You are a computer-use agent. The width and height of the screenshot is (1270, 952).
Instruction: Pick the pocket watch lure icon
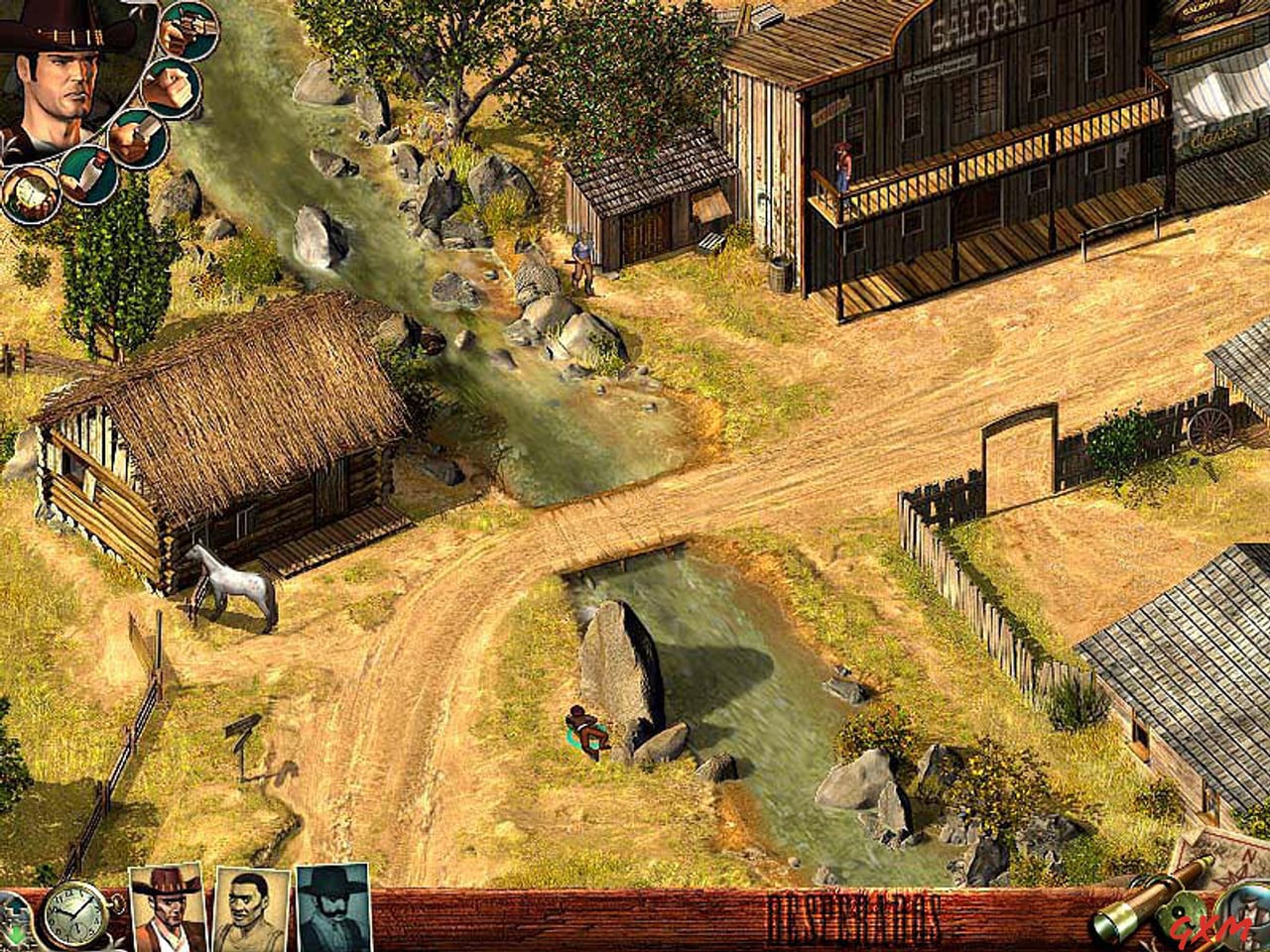(30, 193)
